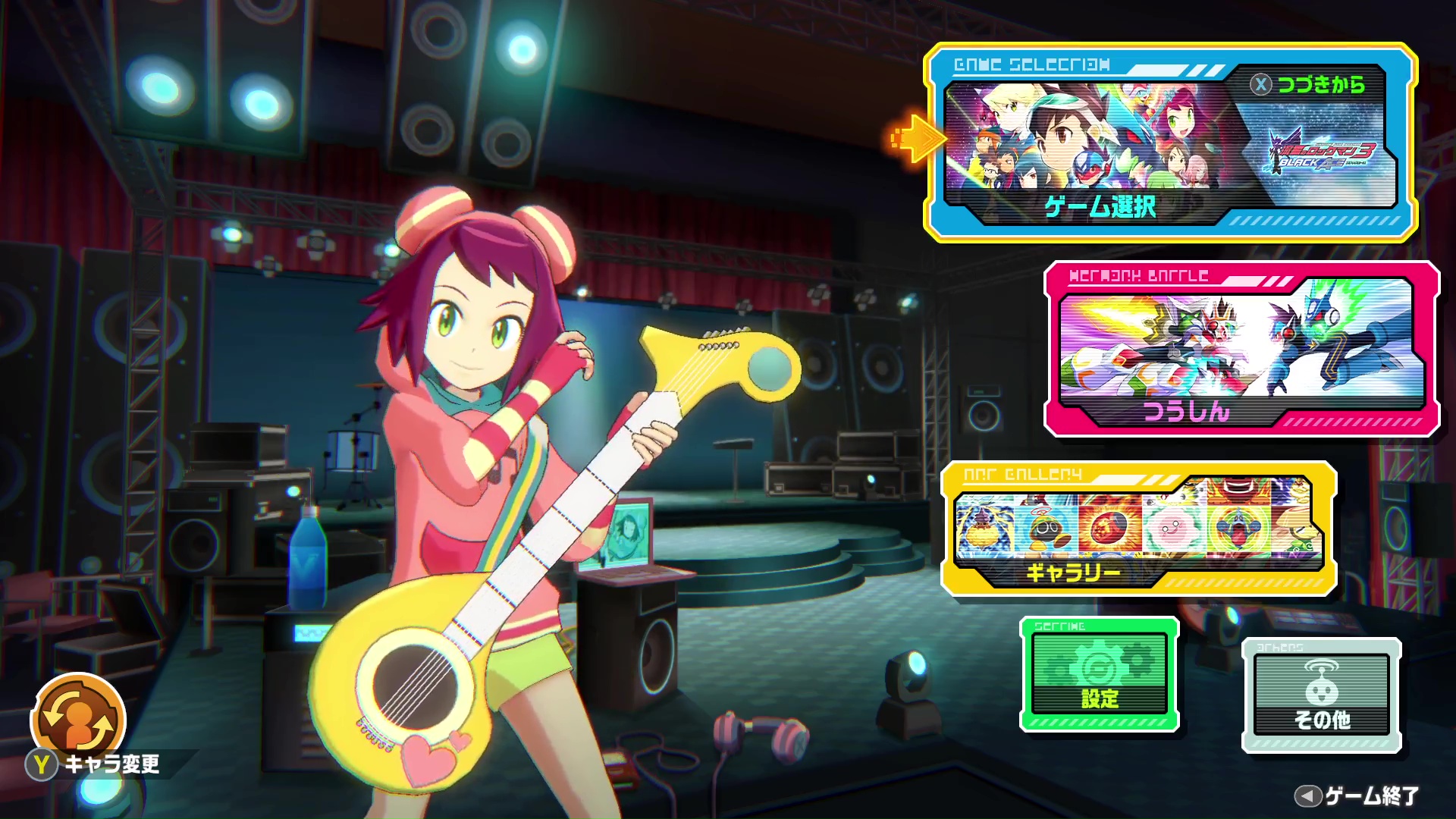This screenshot has width=1456, height=819.
Task: Click the キャラ変更 character change icon
Action: click(78, 719)
